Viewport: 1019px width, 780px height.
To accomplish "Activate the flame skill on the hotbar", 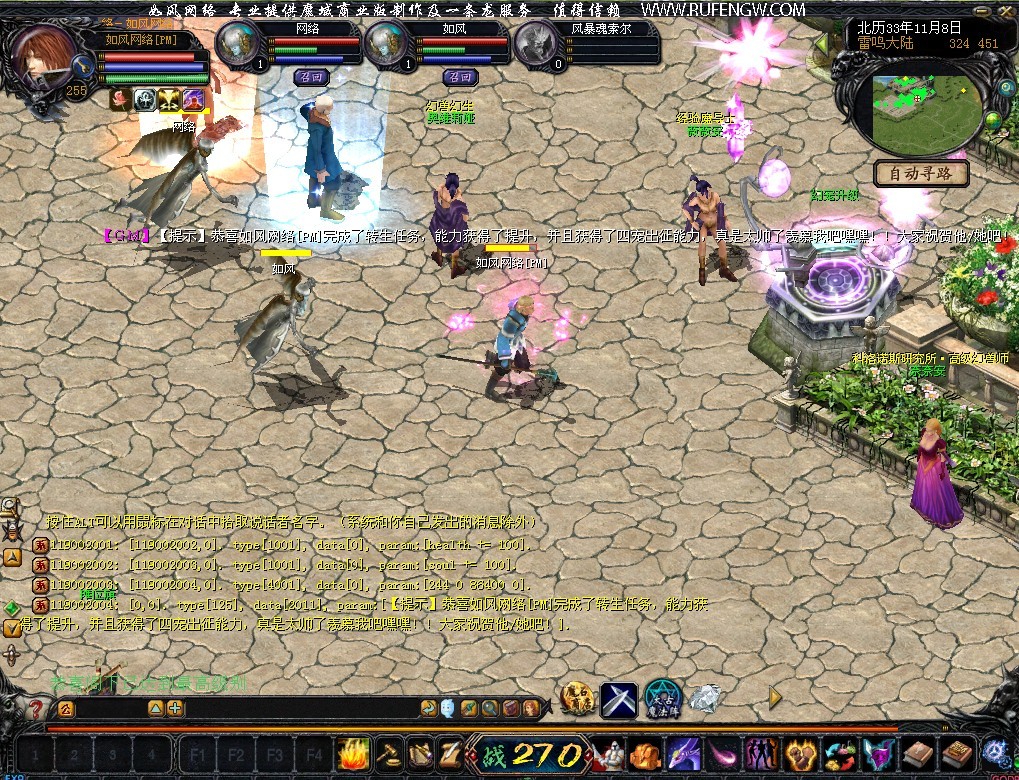I will [x=354, y=753].
